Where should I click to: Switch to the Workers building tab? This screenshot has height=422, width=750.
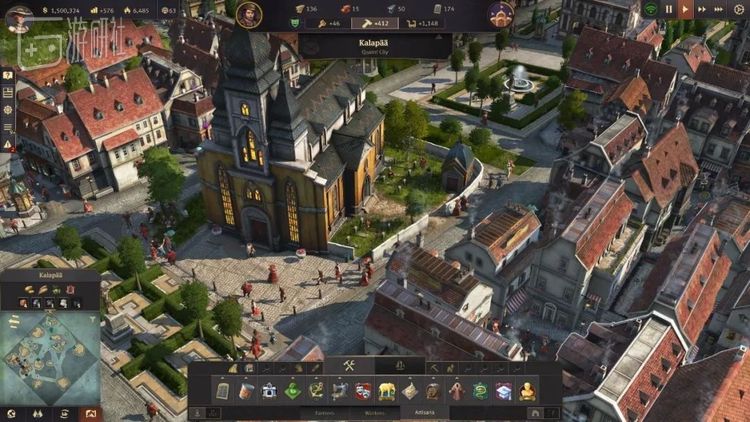(x=375, y=411)
